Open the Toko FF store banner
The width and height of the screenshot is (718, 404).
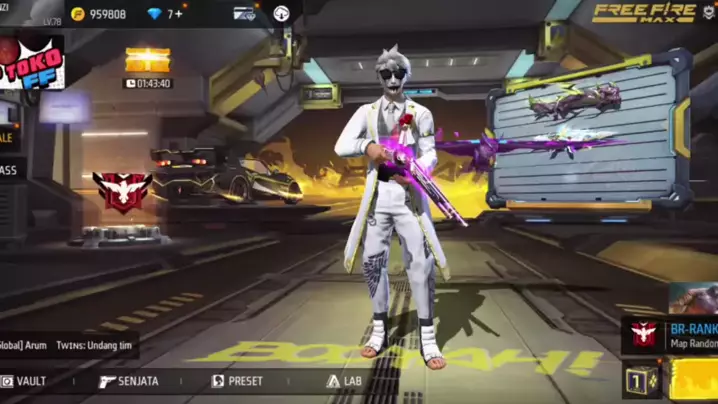[30, 62]
